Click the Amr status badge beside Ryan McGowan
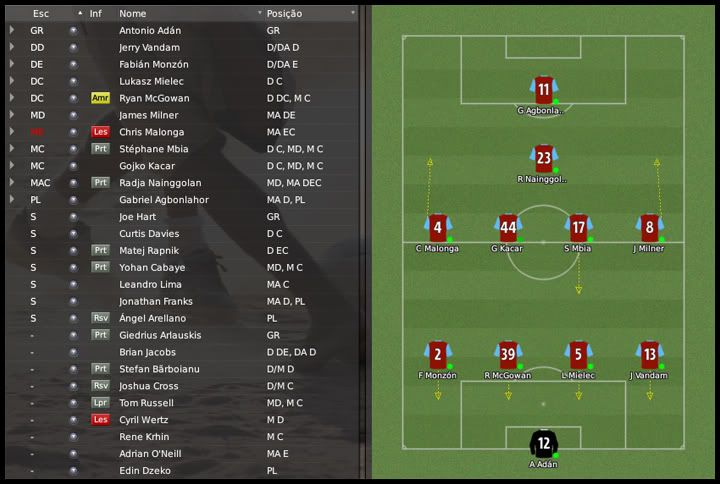This screenshot has width=720, height=484. [x=99, y=98]
